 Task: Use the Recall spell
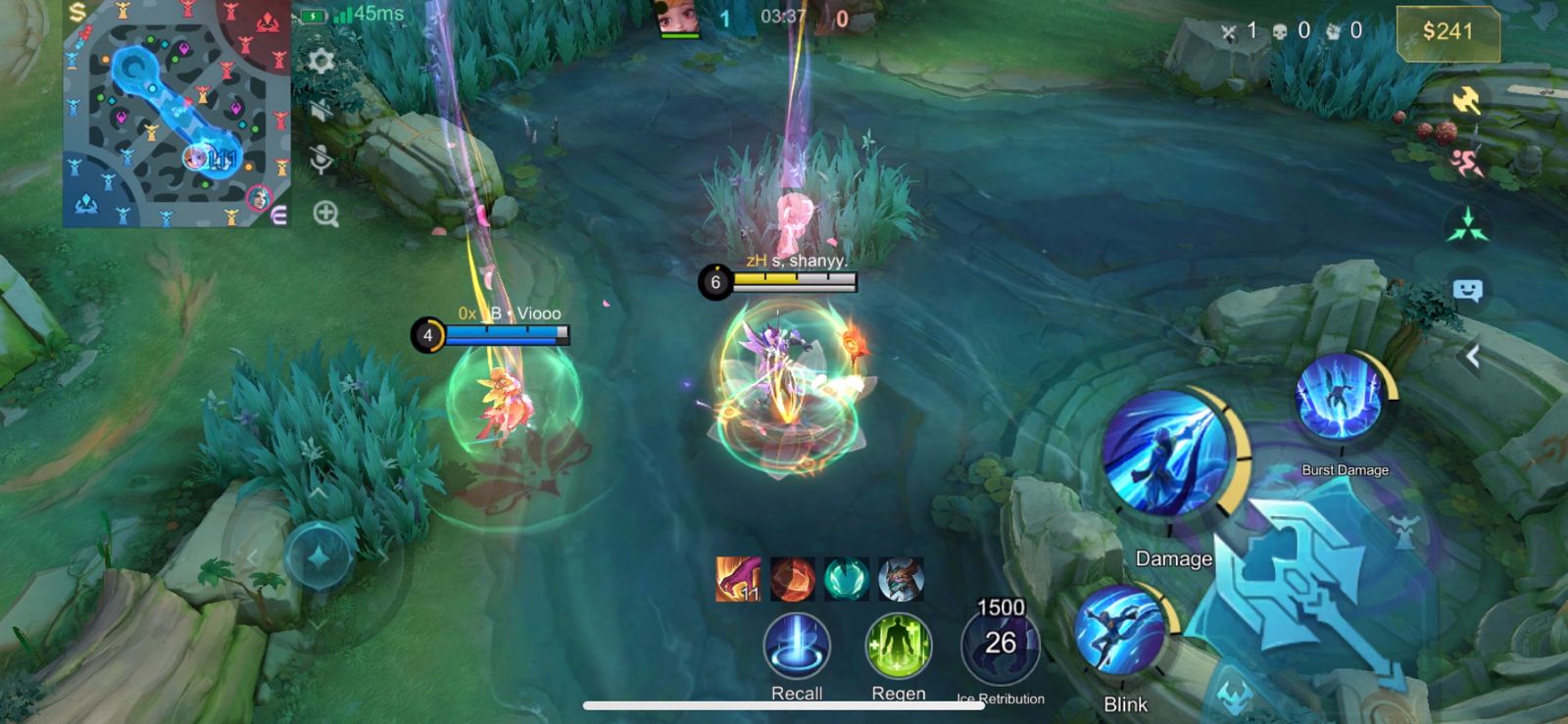tap(797, 647)
